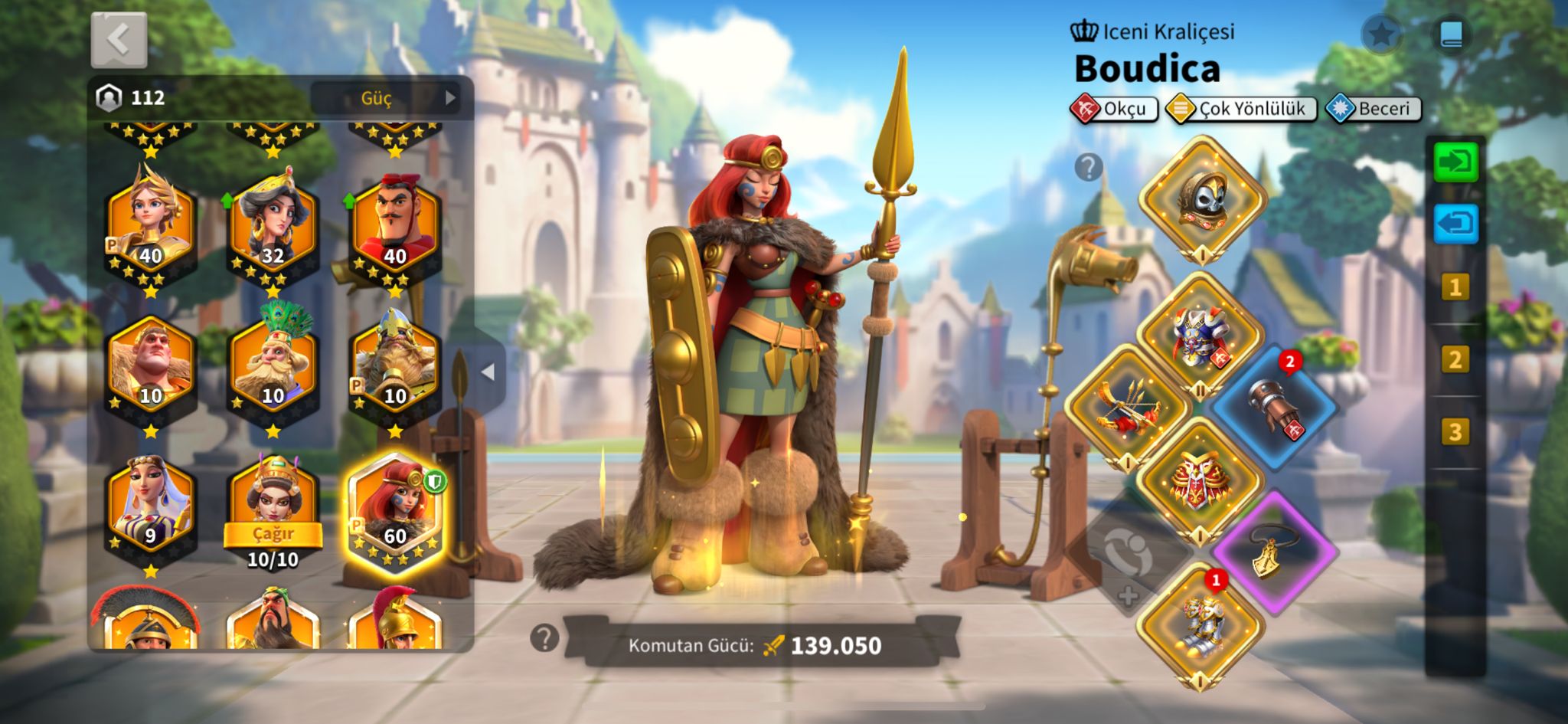1568x724 pixels.
Task: Switch to equipment preset 1
Action: click(x=1455, y=287)
